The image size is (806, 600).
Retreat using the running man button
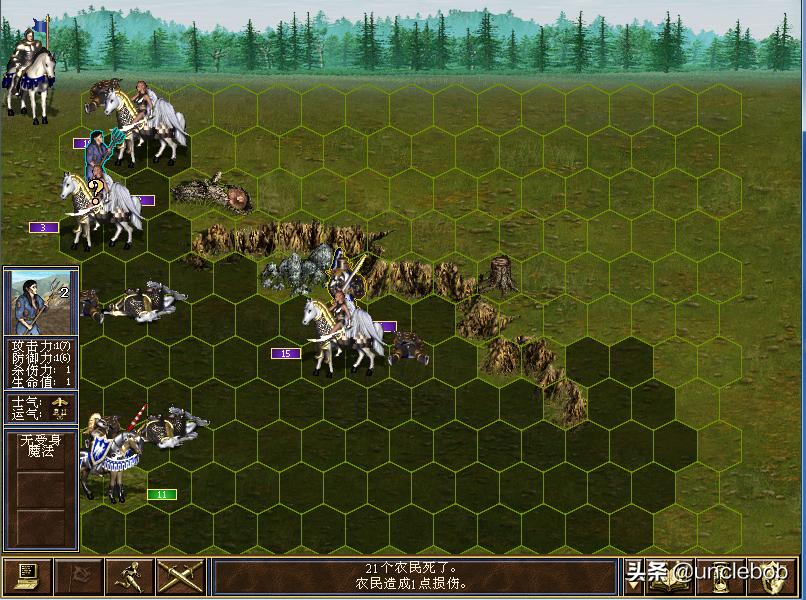pyautogui.click(x=130, y=577)
